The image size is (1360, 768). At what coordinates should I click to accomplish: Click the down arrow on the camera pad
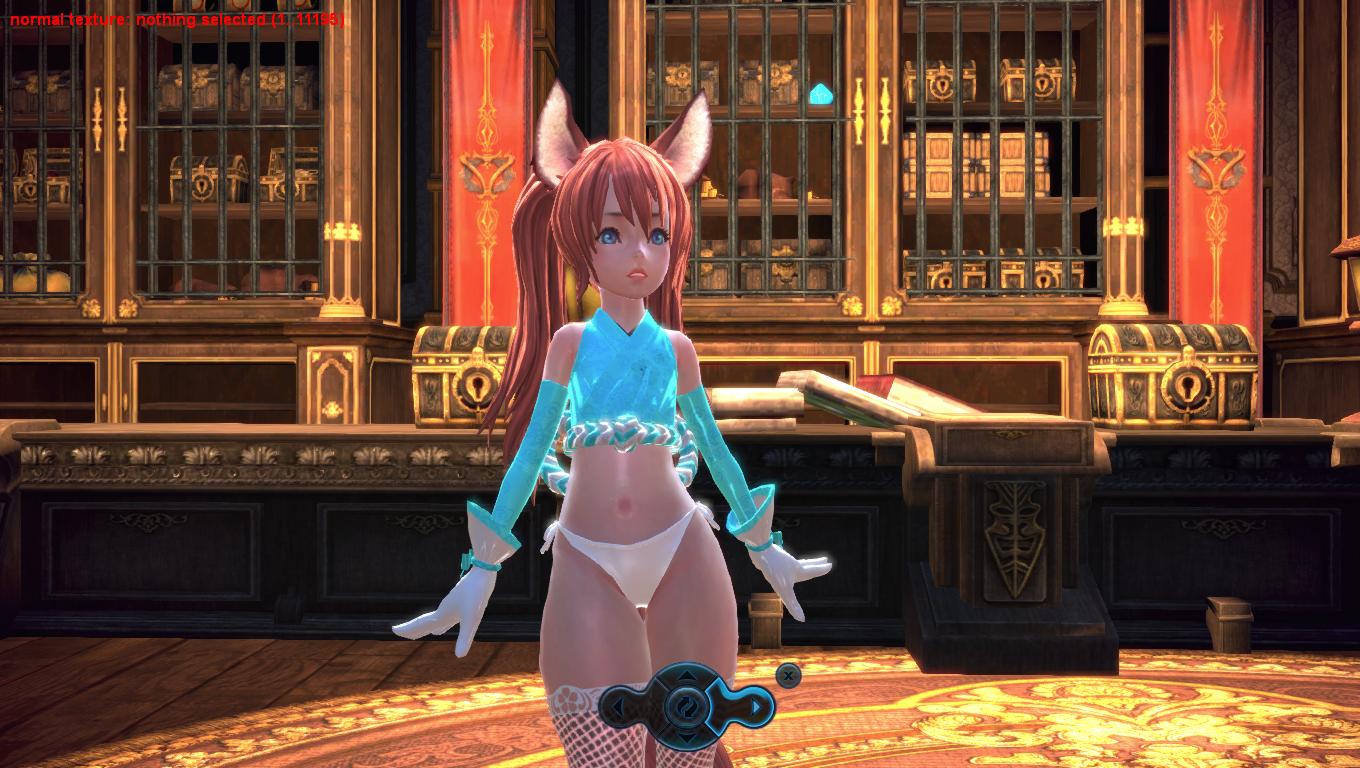688,735
